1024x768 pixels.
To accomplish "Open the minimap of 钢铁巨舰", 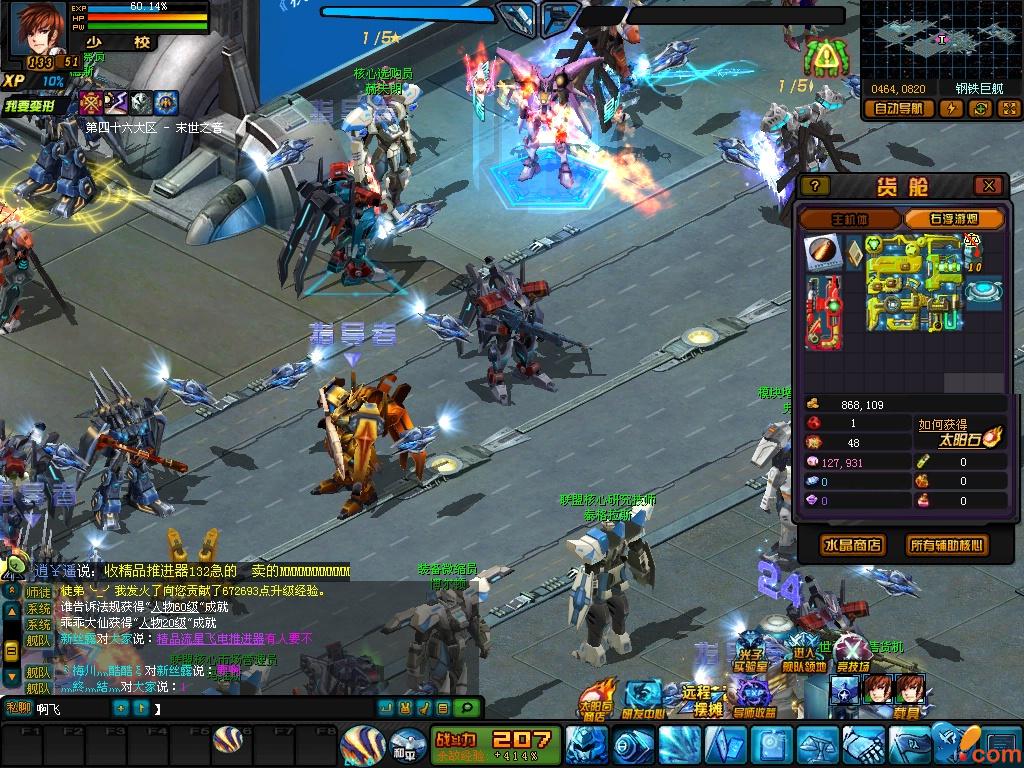I will click(x=940, y=38).
